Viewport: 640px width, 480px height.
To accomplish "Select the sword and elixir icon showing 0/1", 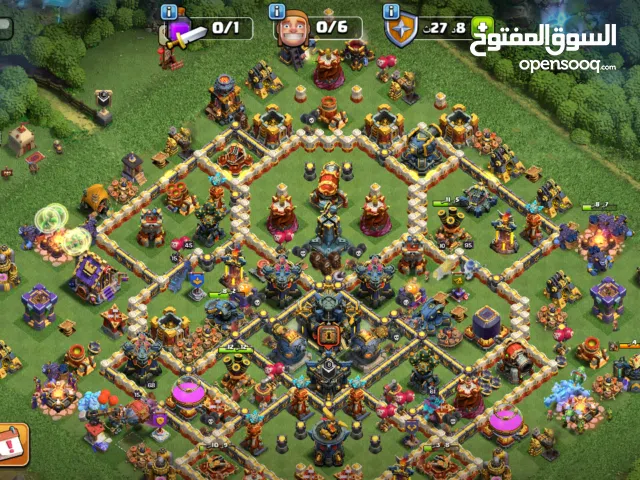I will 180,32.
